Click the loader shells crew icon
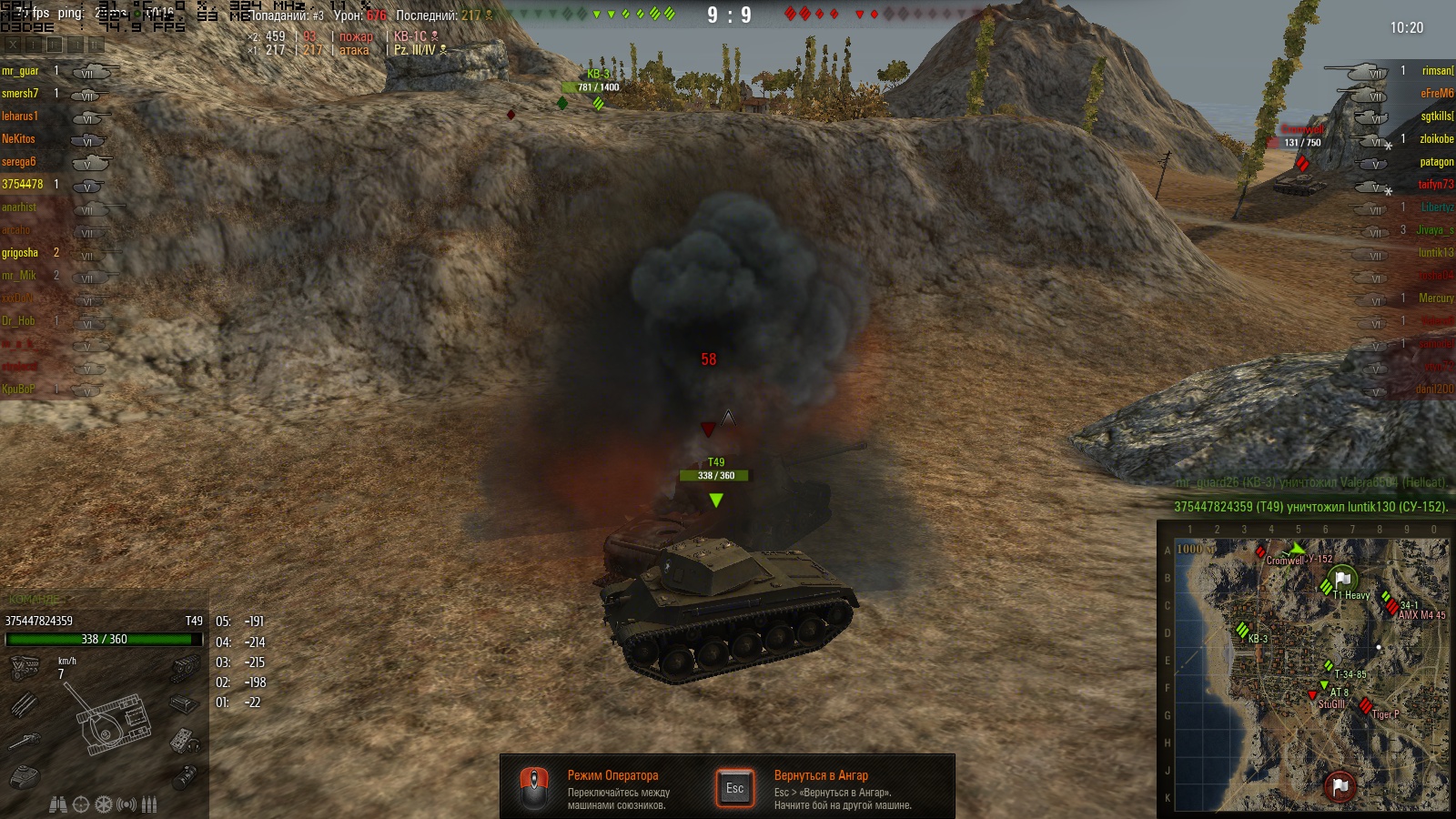The height and width of the screenshot is (819, 1456). coord(149,804)
